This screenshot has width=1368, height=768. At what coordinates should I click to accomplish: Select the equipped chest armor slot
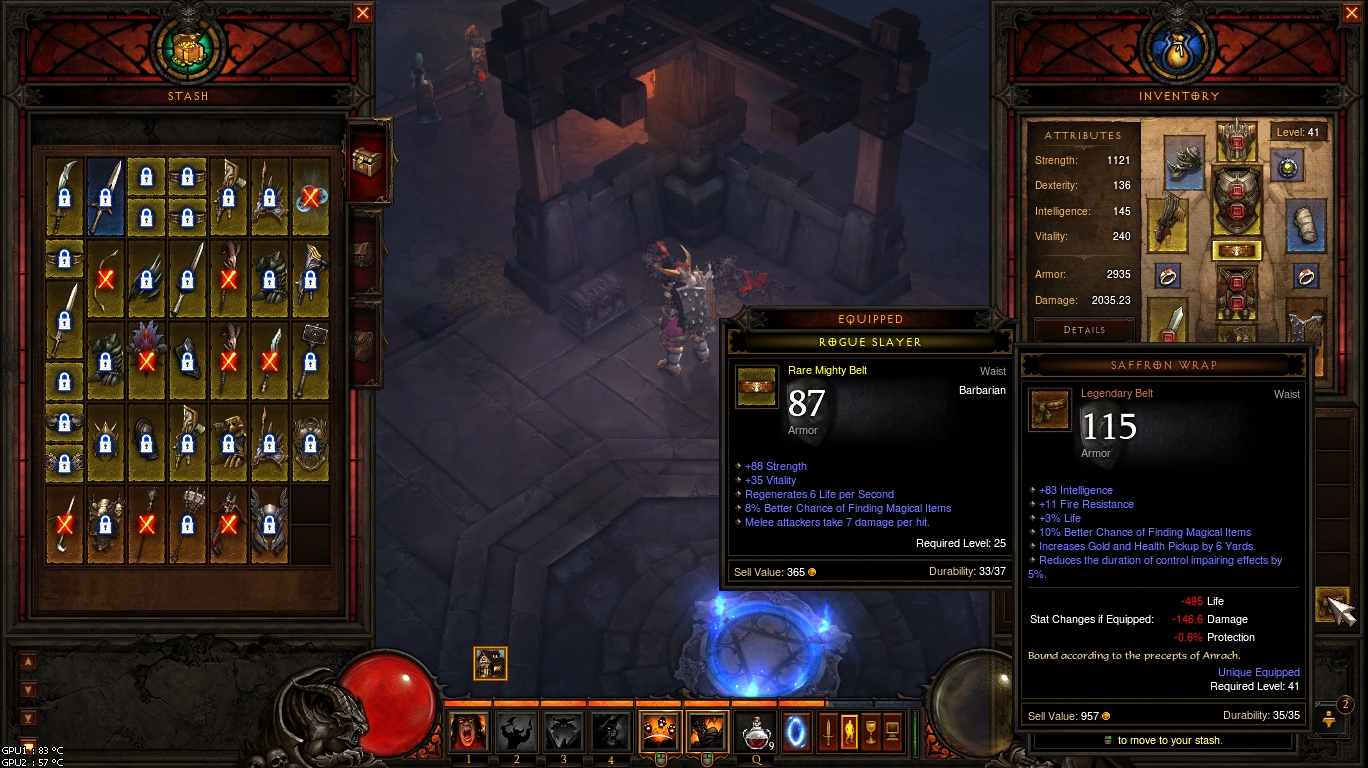tap(1236, 199)
